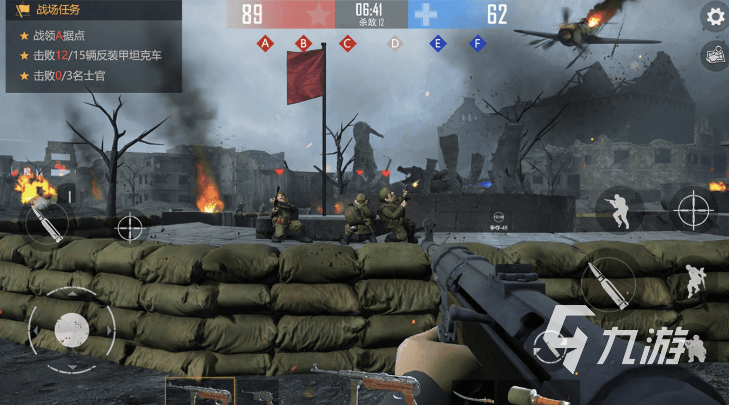Open the gear settings menu

coord(714,16)
